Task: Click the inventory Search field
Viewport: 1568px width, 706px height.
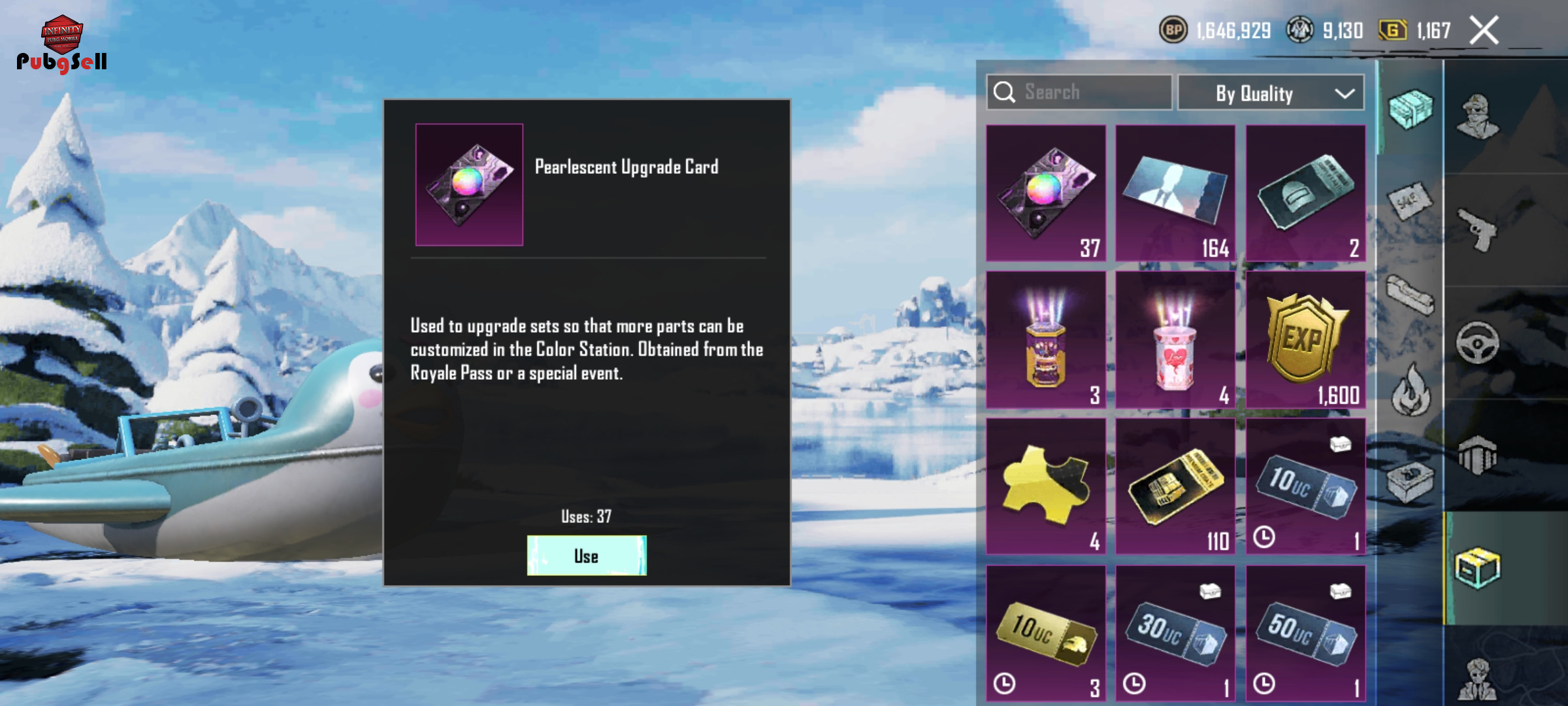Action: 1079,92
